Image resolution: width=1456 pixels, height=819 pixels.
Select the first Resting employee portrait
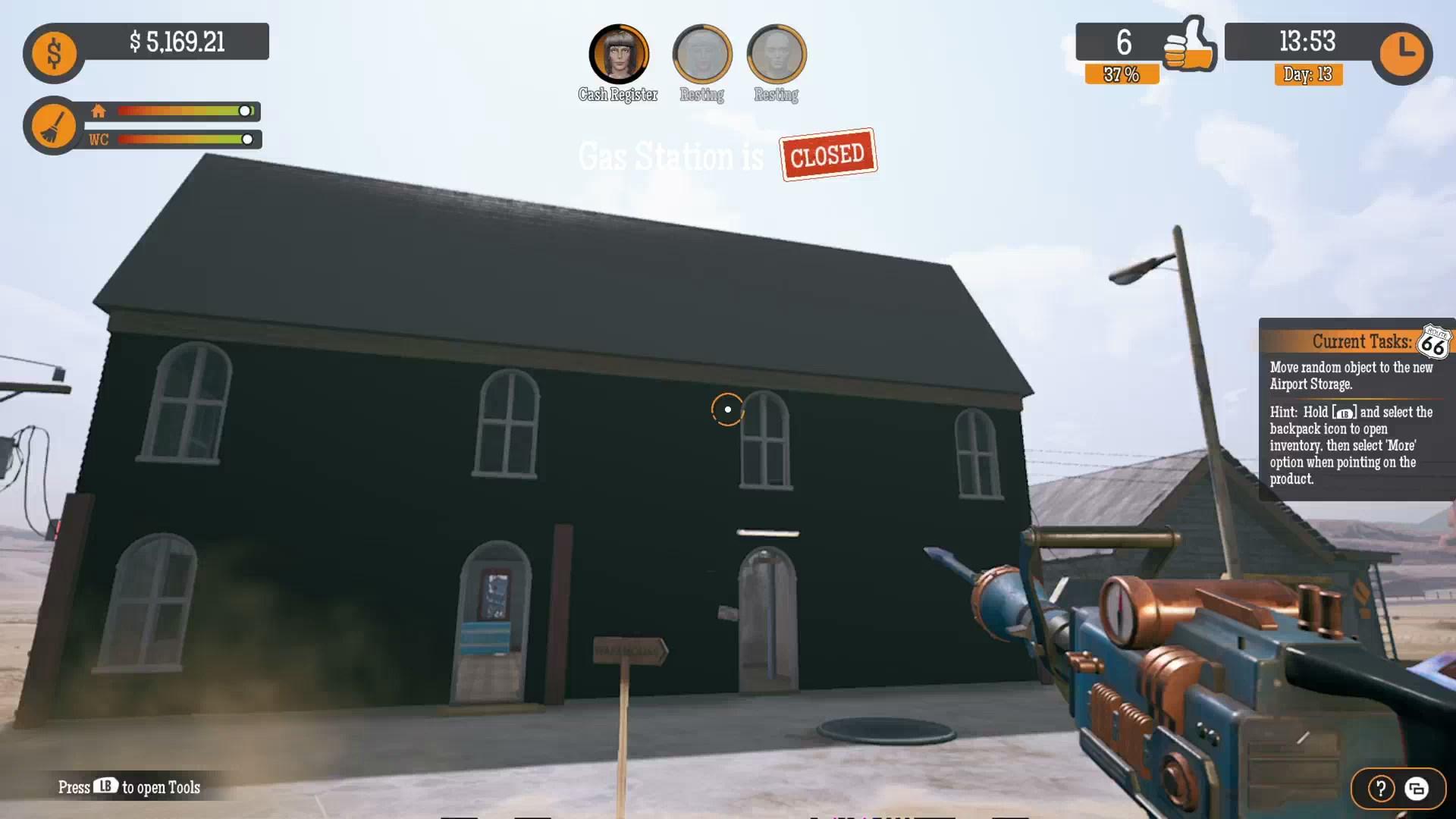click(702, 55)
